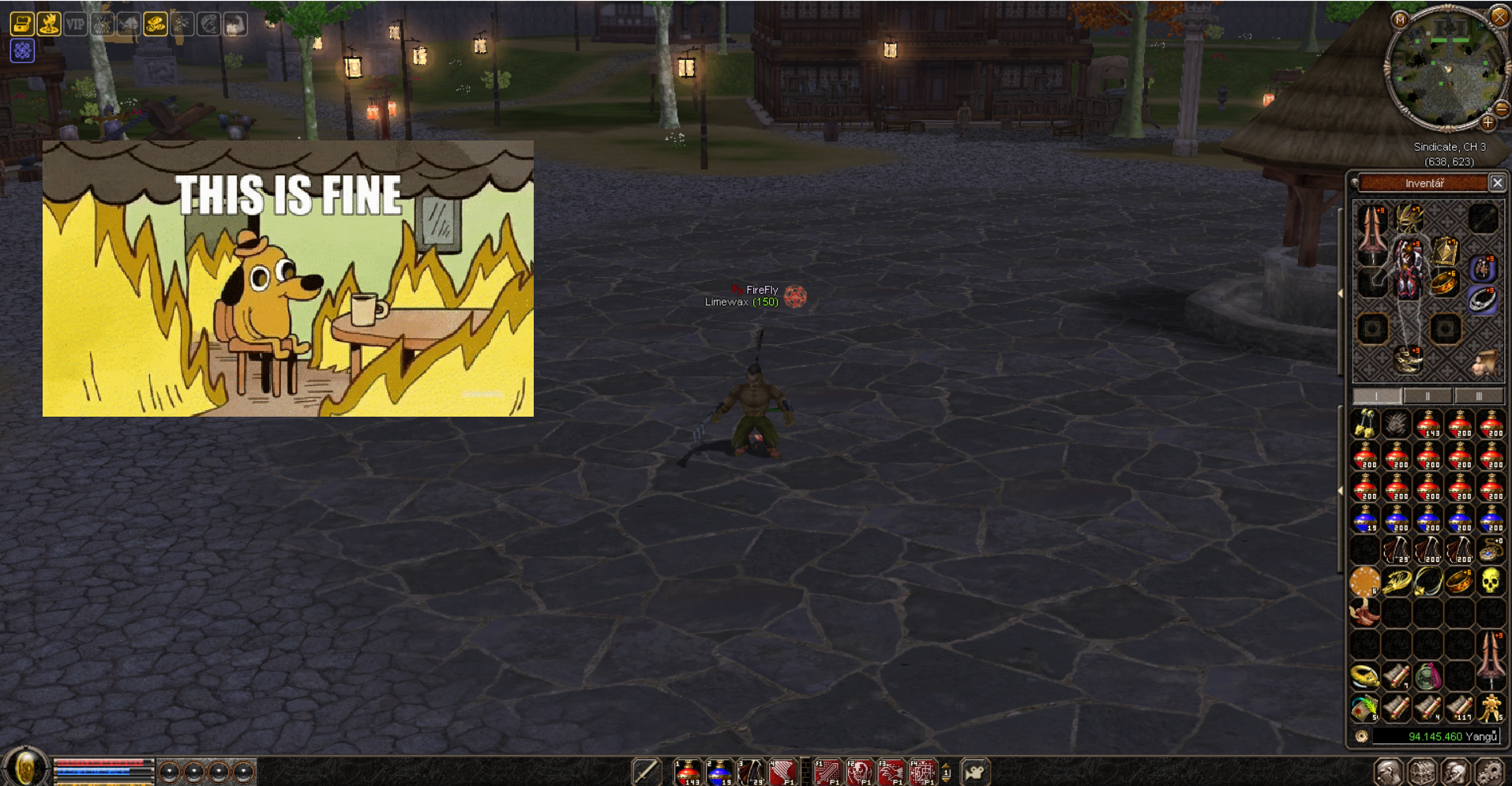The image size is (1512, 786).
Task: Select the yellow skull item in inventory
Action: pos(1490,582)
